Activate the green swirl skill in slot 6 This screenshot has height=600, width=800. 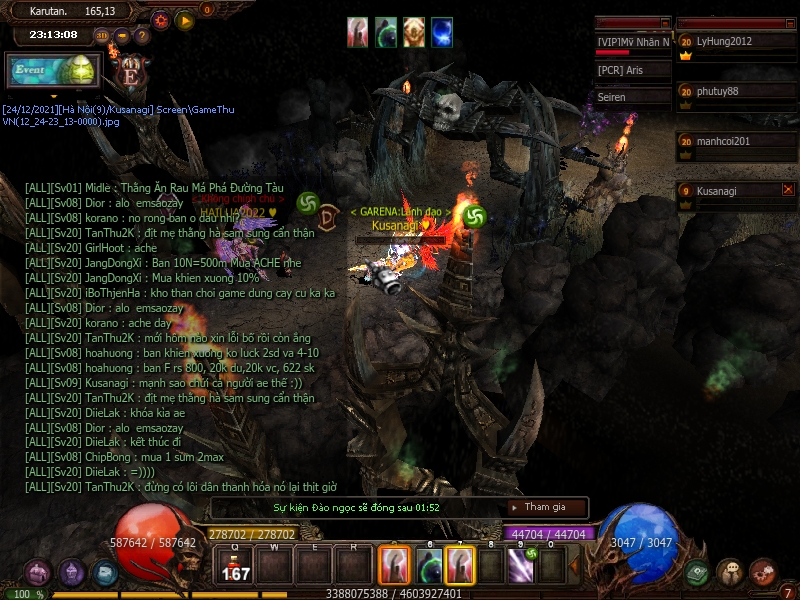tap(428, 566)
